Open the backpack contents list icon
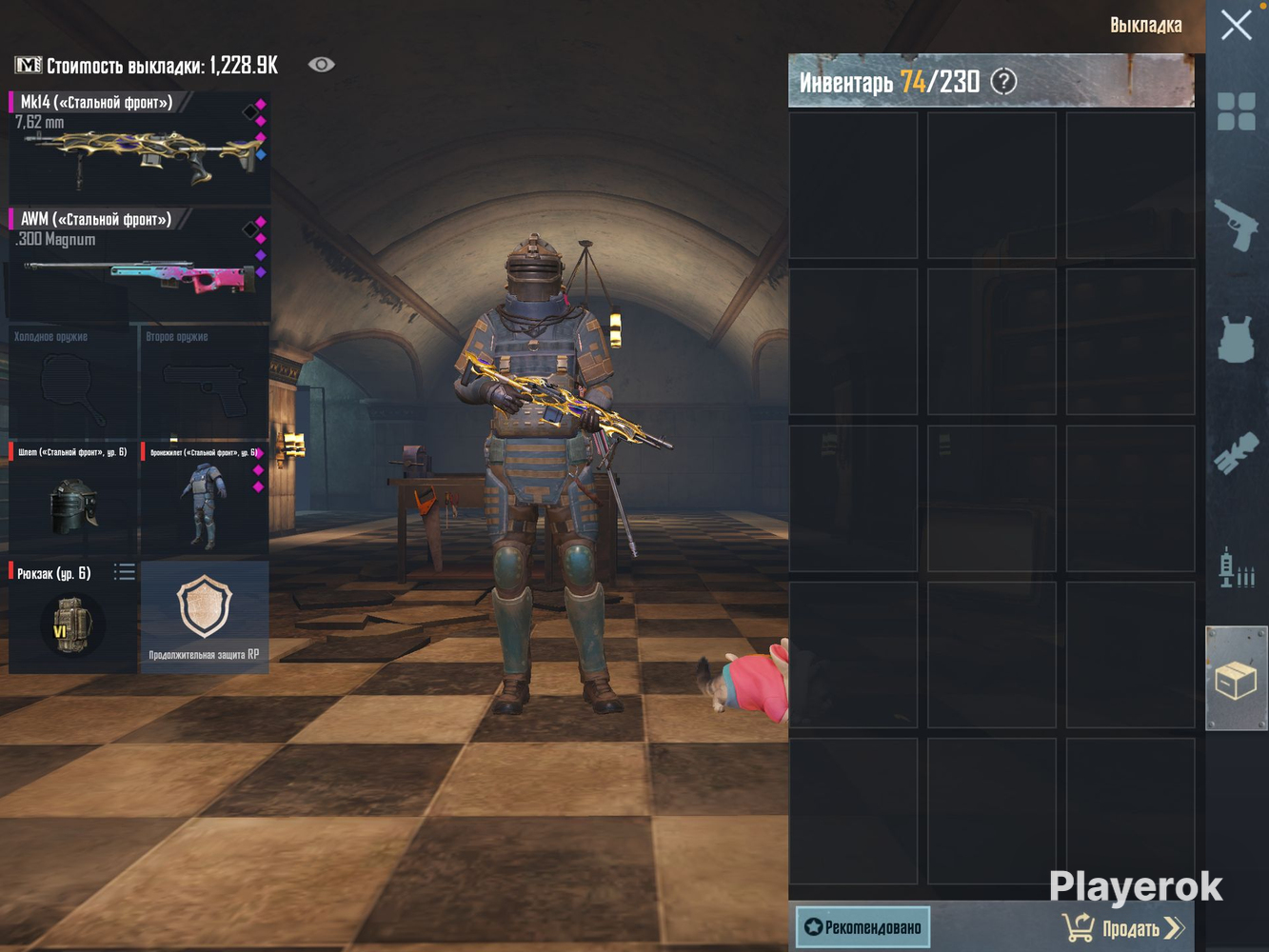 pos(125,572)
